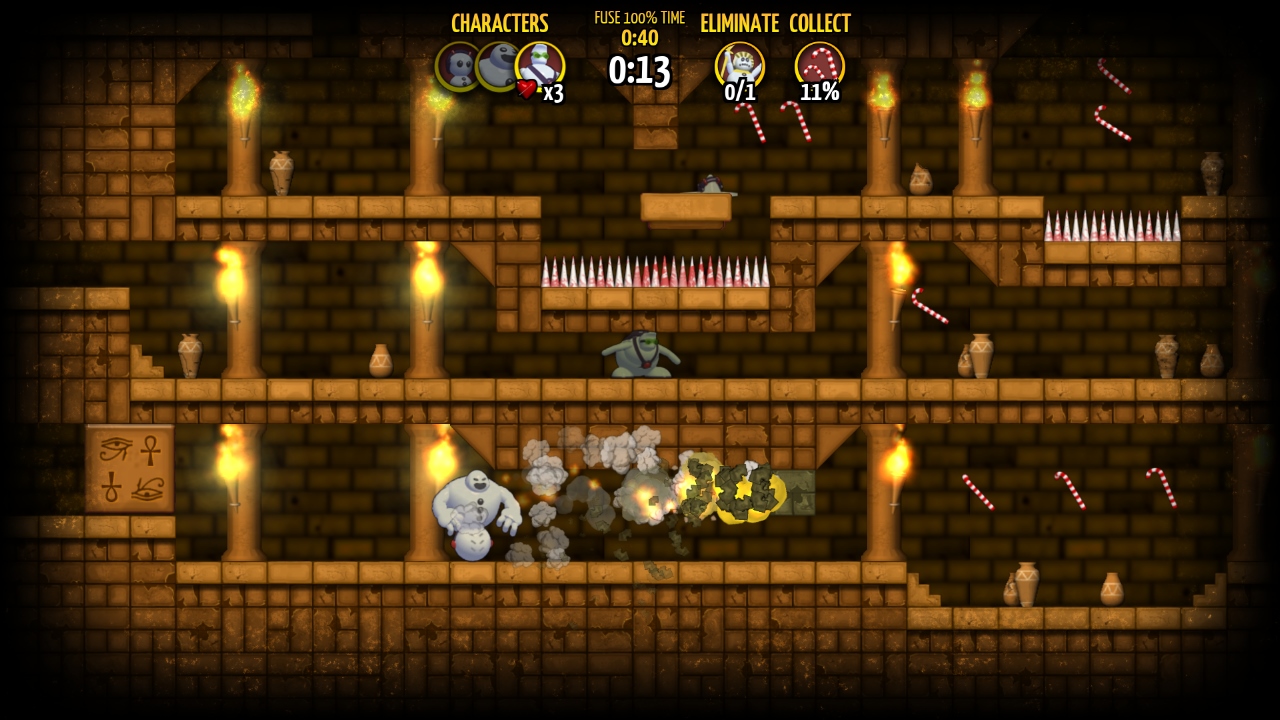Click the FUSE 100% TIME label
Screen dimensions: 1280x720
640,17
